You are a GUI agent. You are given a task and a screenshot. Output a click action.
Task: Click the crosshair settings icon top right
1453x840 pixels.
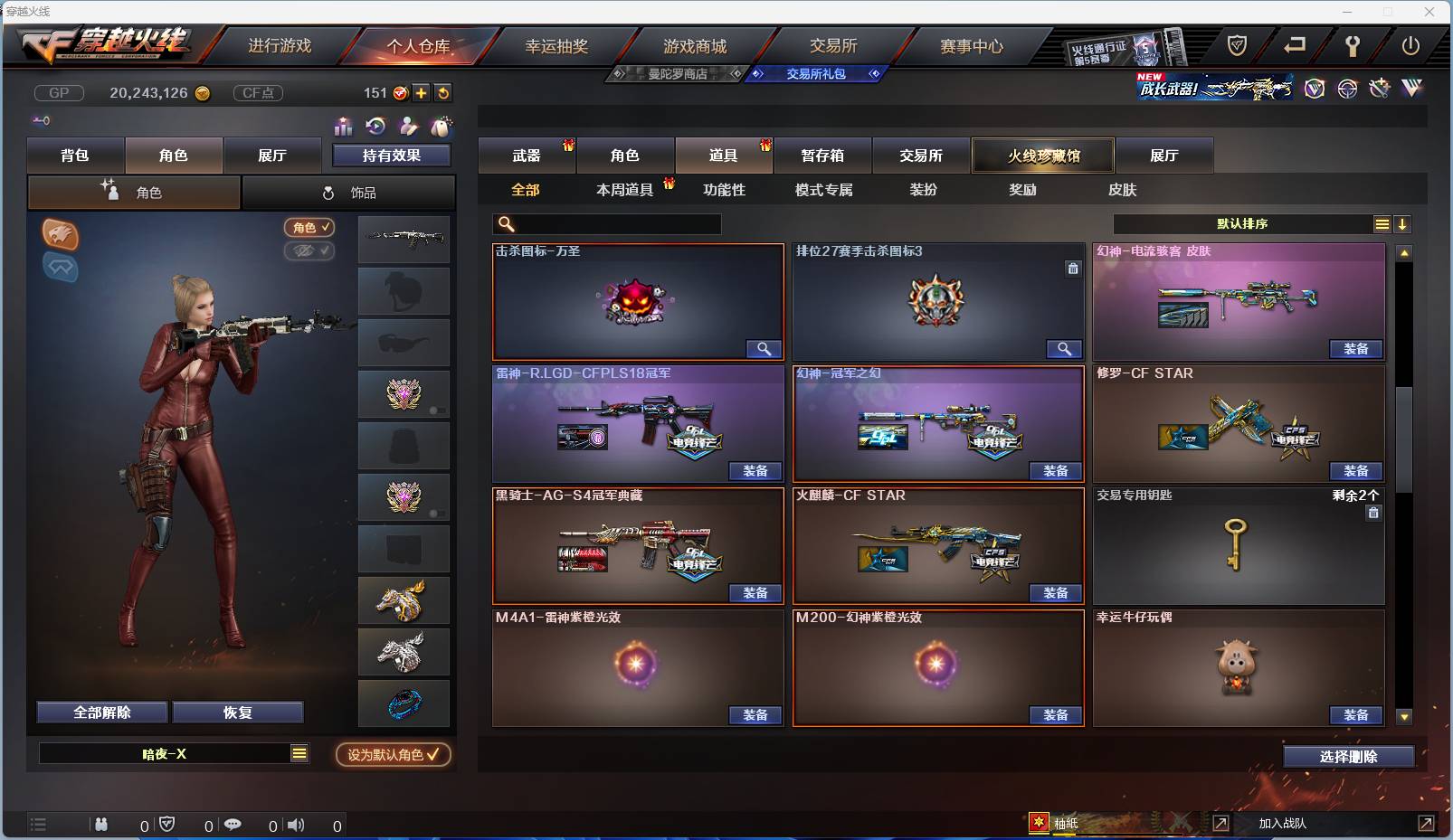click(x=1346, y=89)
